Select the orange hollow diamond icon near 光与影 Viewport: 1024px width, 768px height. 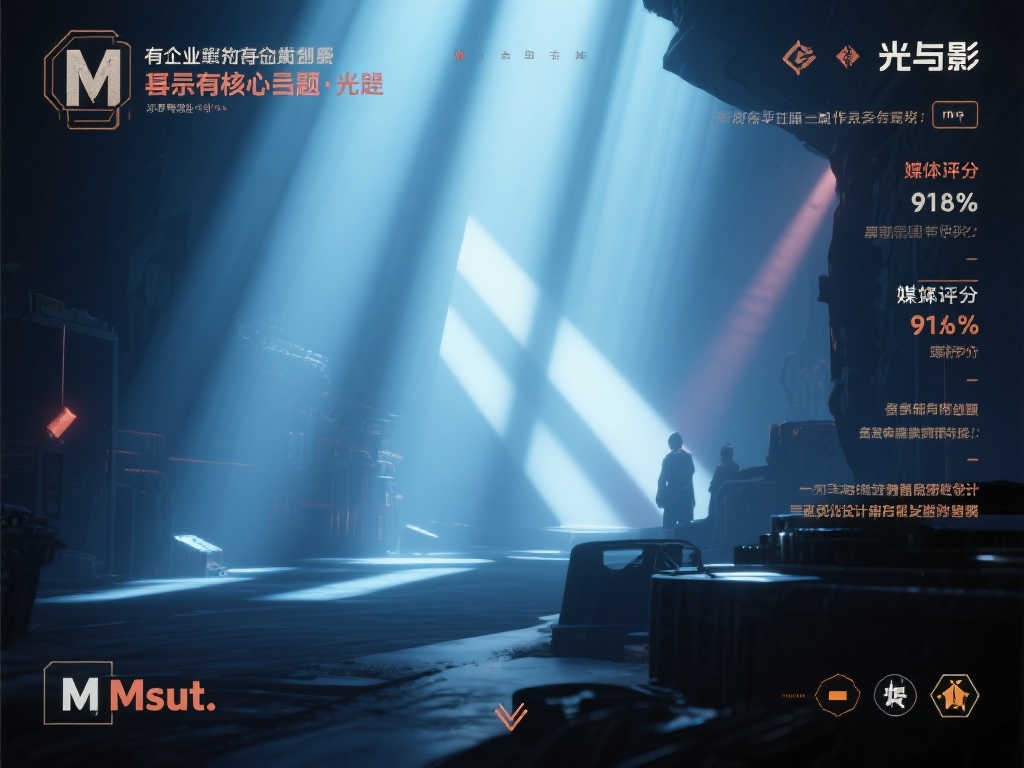pyautogui.click(x=798, y=58)
